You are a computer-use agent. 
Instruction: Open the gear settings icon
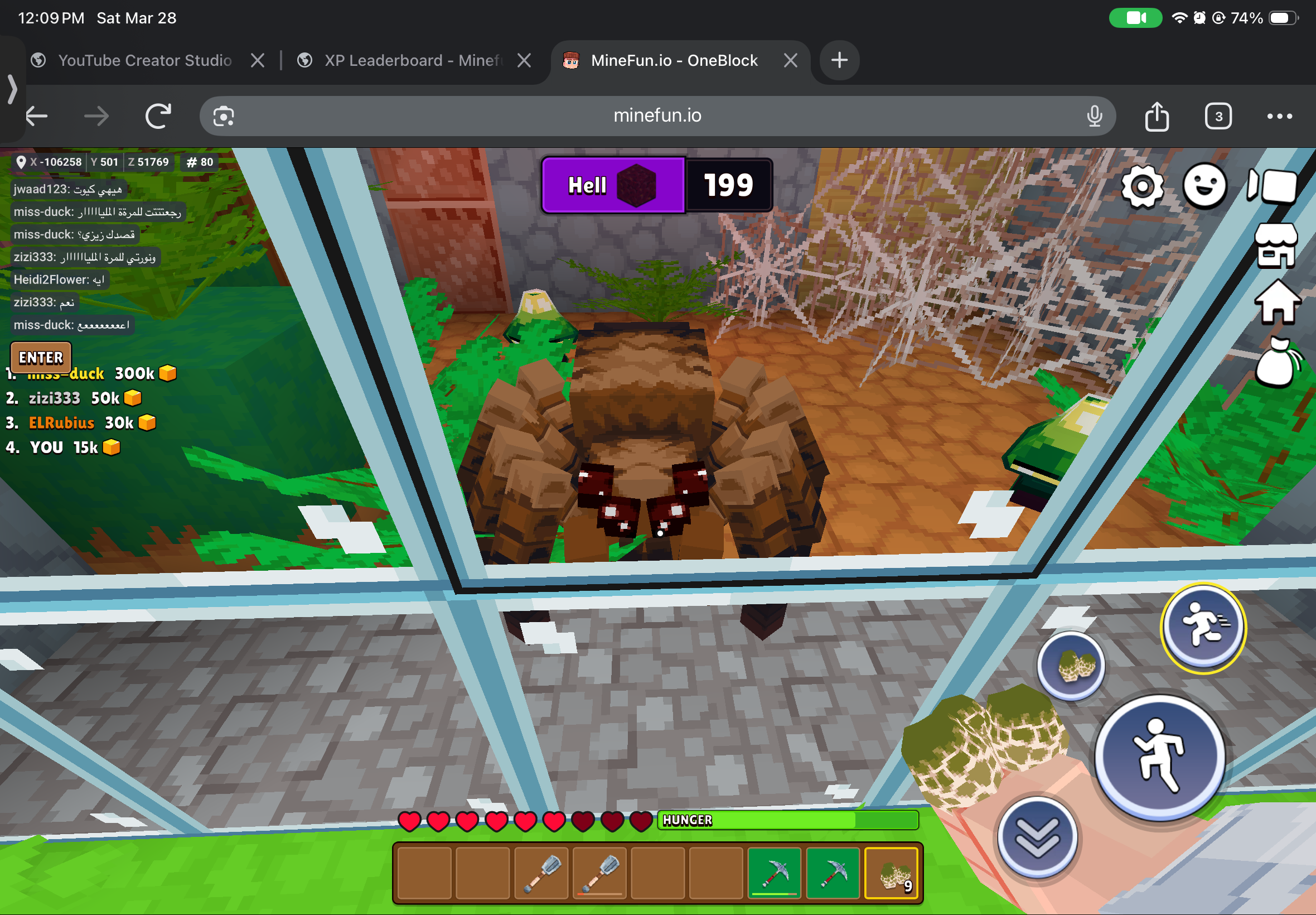(x=1142, y=186)
